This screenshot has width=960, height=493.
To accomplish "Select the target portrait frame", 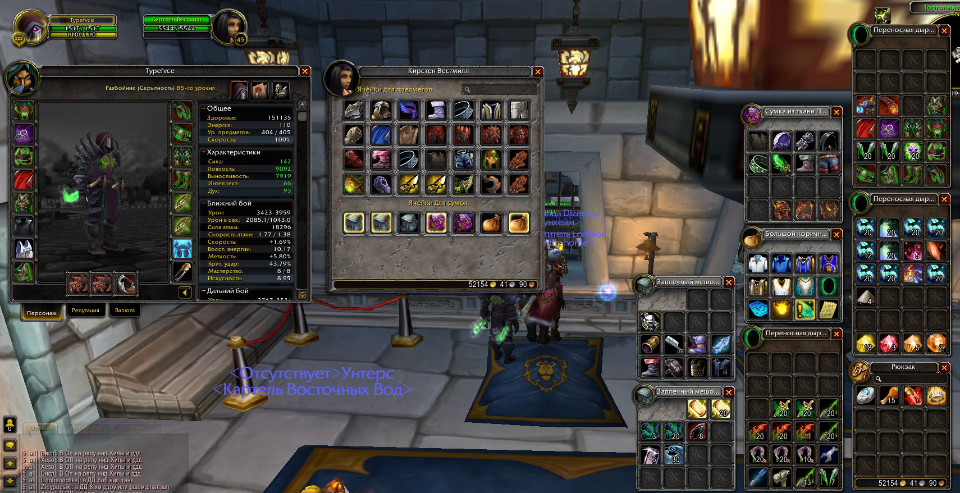I will click(x=237, y=27).
